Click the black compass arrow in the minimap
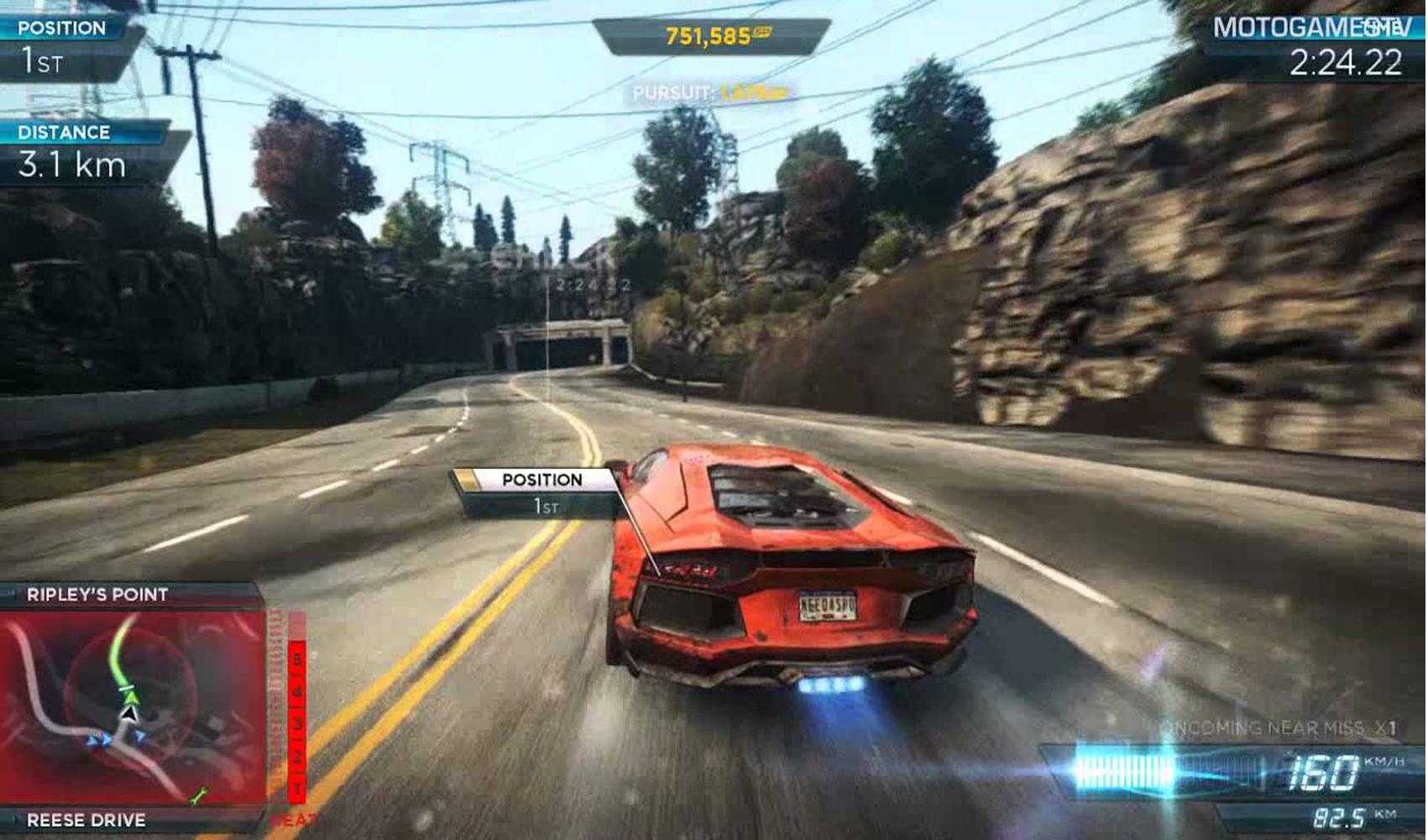 128,716
